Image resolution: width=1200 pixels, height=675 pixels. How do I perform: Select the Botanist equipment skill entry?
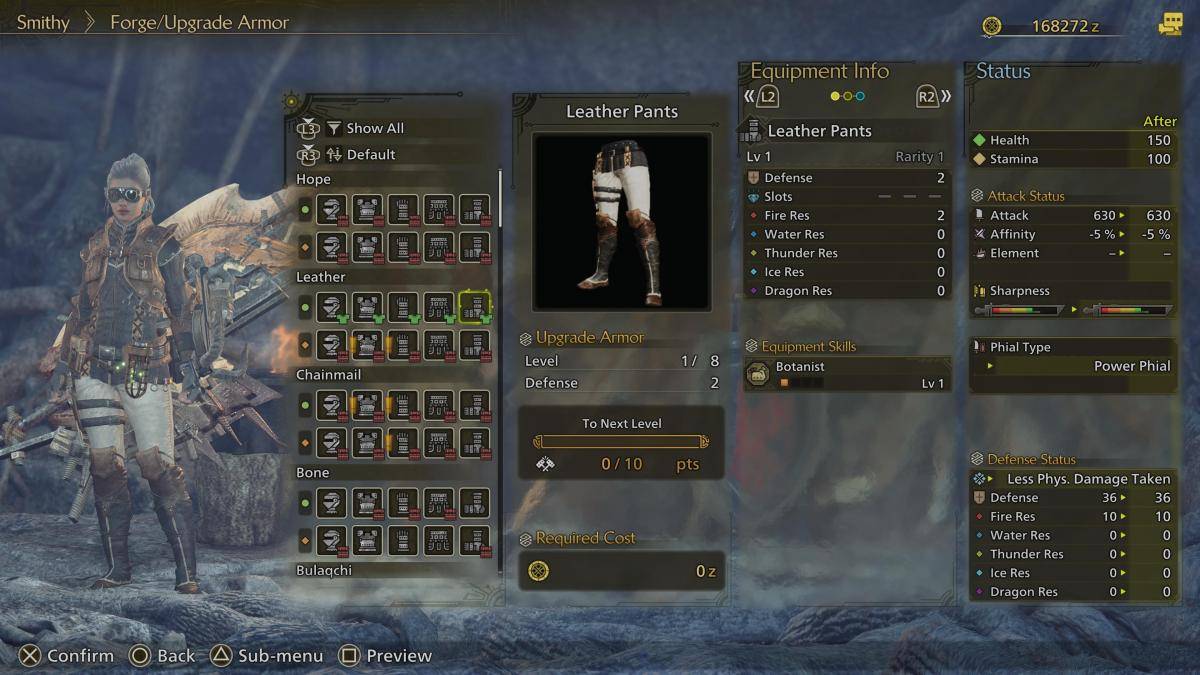[845, 374]
